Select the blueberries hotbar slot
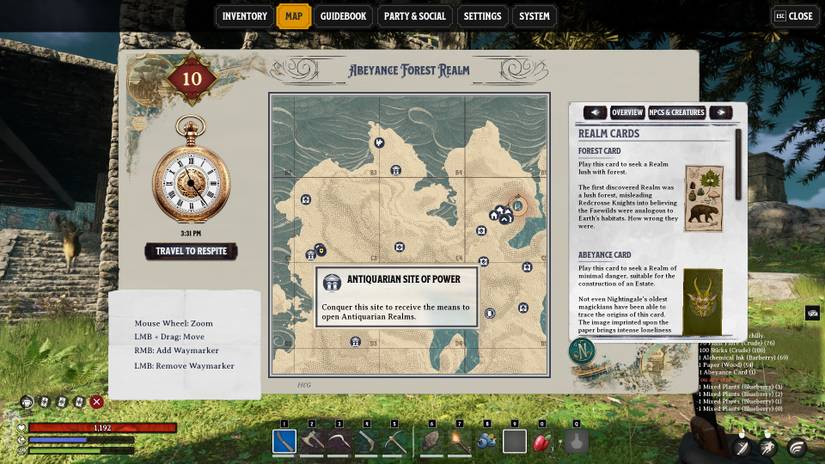Viewport: 825px width, 464px height. pos(486,440)
